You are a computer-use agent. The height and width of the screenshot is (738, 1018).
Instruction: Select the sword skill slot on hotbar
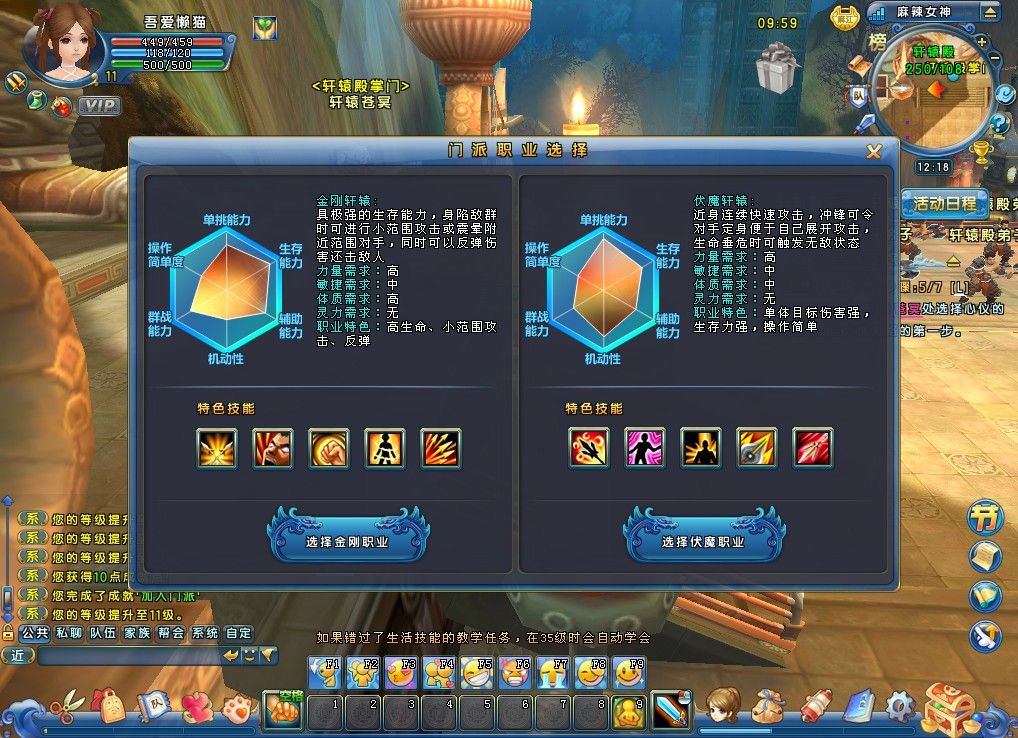click(x=667, y=710)
